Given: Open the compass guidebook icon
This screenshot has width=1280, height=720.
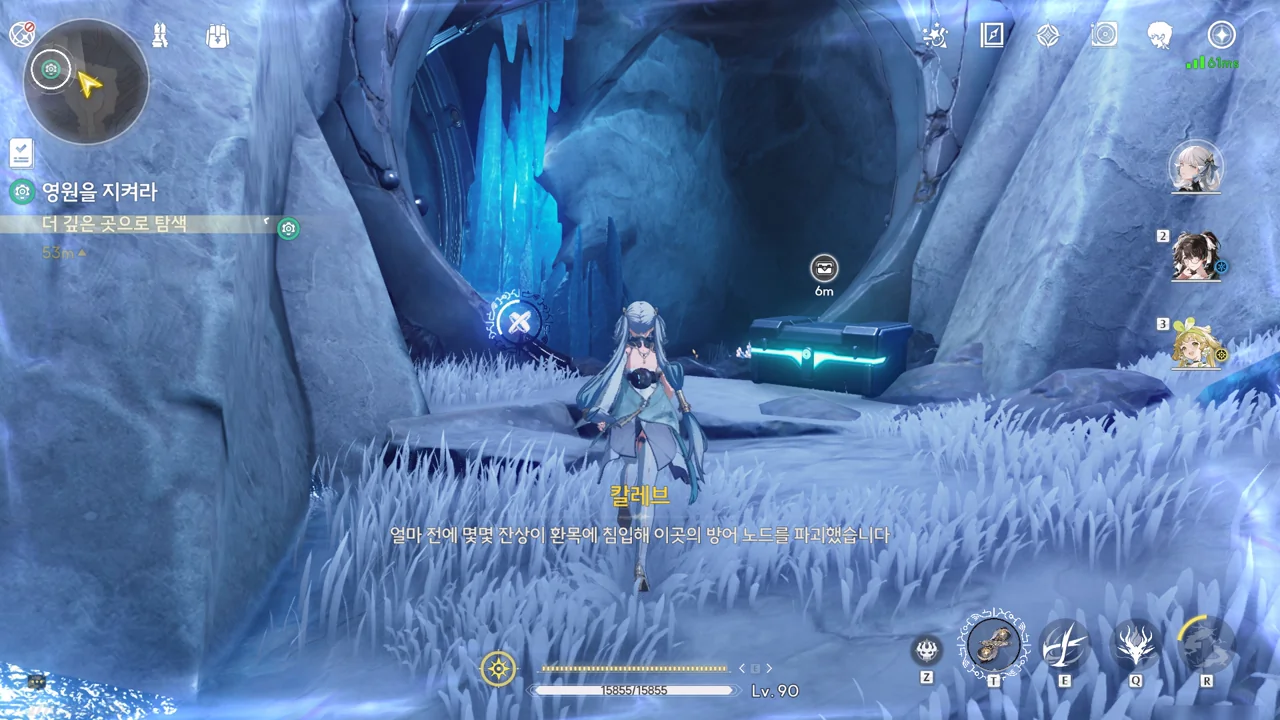Looking at the screenshot, I should pos(991,36).
